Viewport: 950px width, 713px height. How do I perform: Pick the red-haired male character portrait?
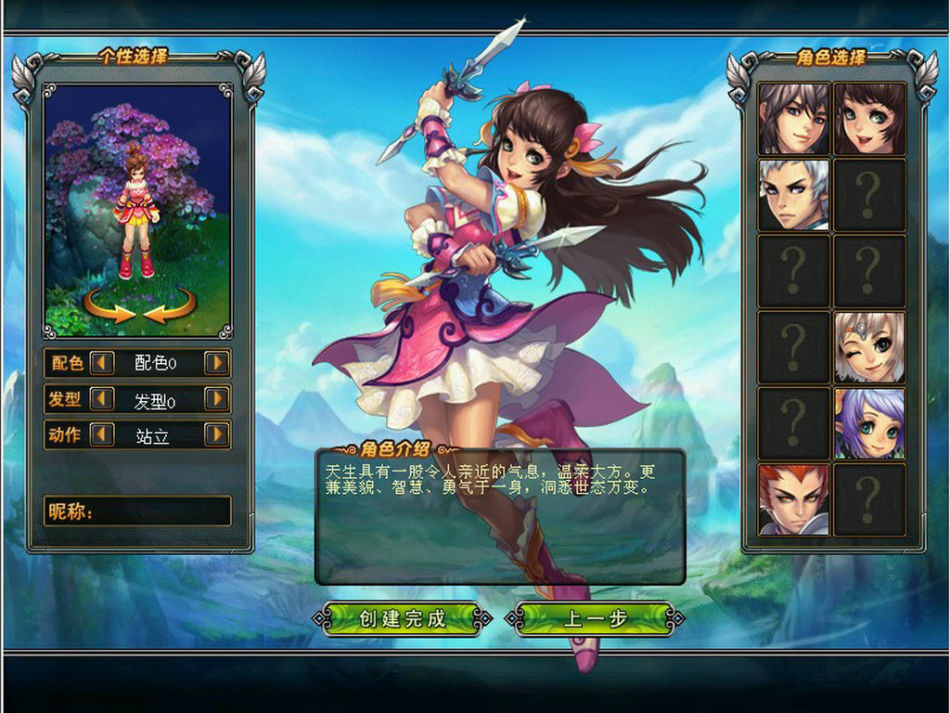pos(794,499)
